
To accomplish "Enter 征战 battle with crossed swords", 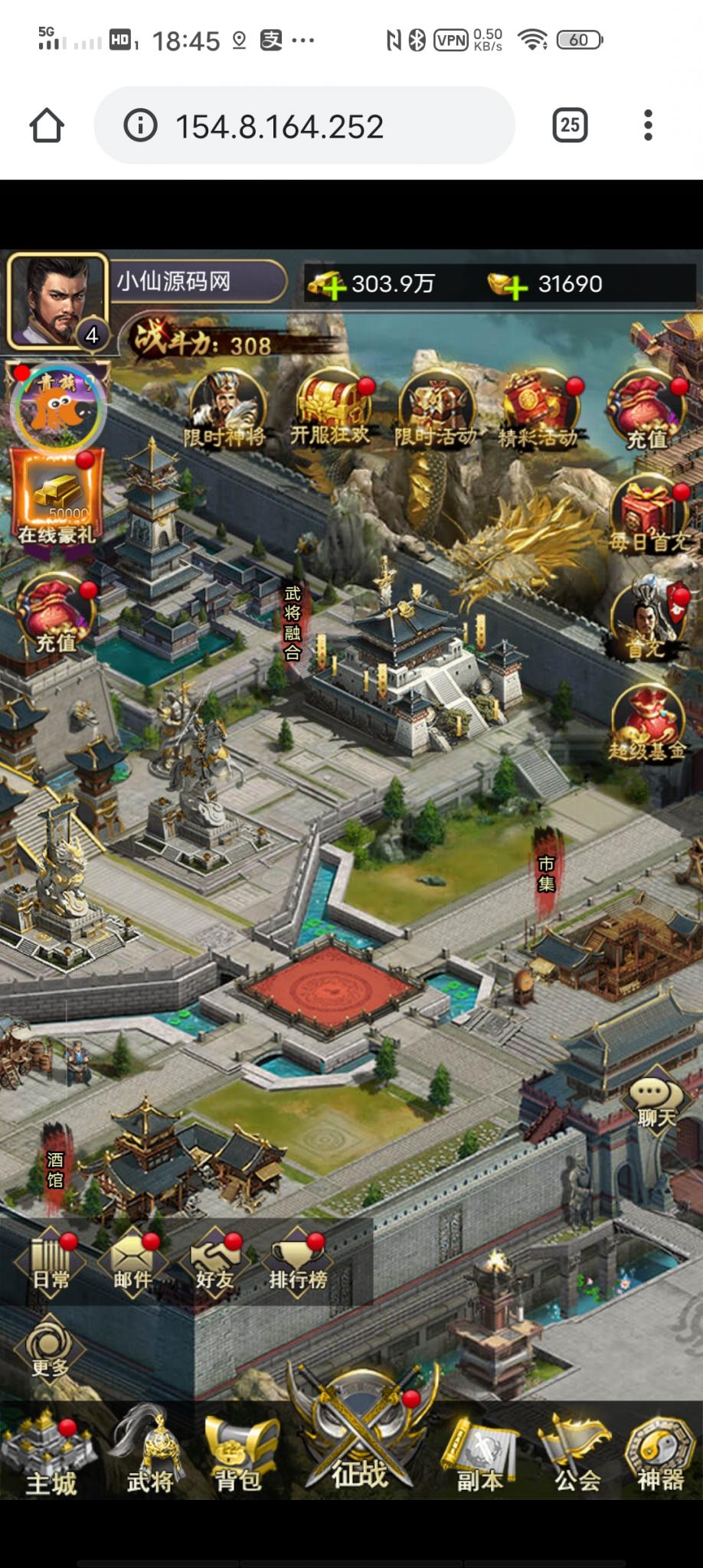I will click(360, 1439).
